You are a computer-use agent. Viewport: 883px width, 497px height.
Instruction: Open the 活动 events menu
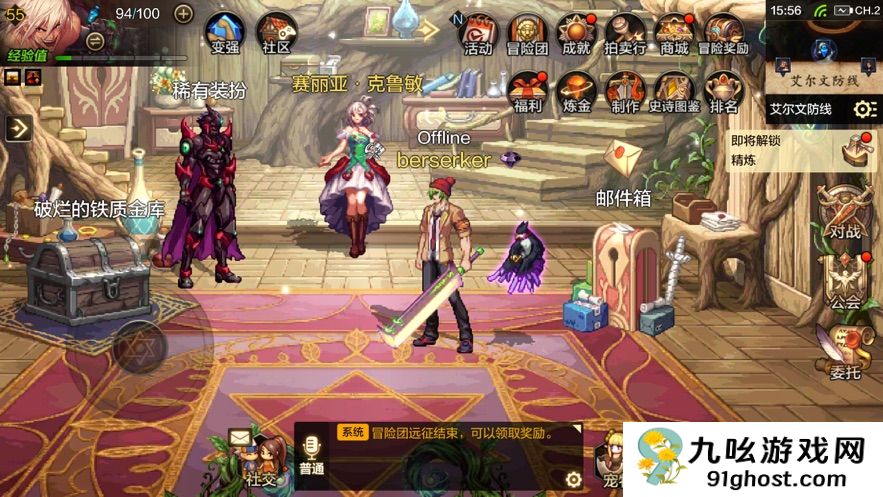point(478,33)
